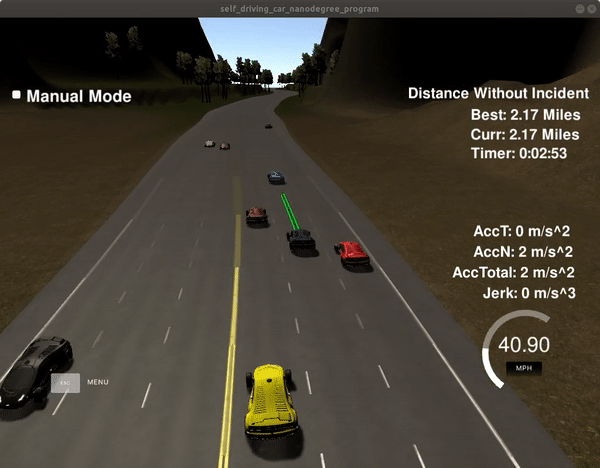
Task: Toggle the Manual Mode checkbox
Action: coord(16,96)
